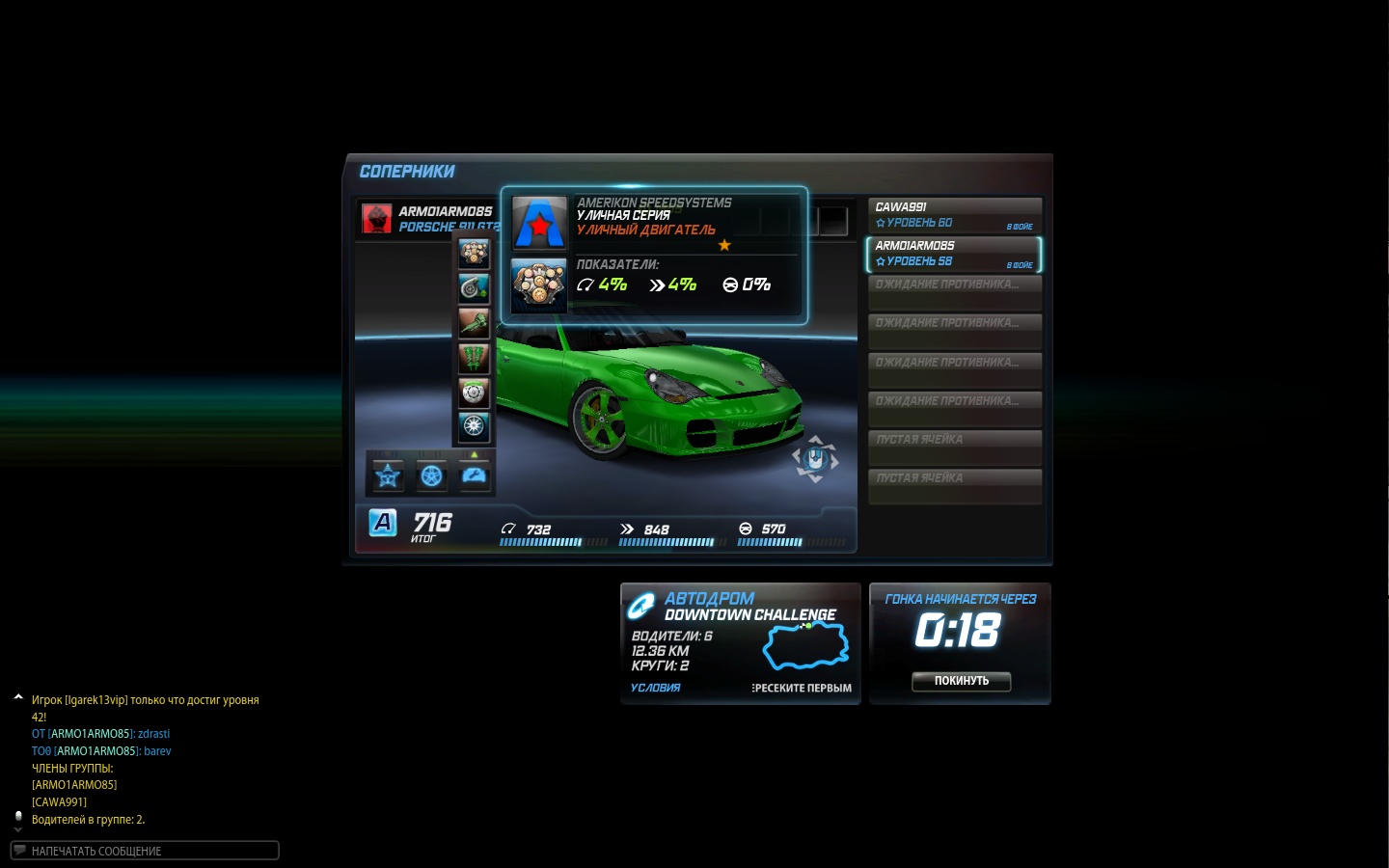
Task: Show the brake disc part slot
Action: pyautogui.click(x=474, y=393)
